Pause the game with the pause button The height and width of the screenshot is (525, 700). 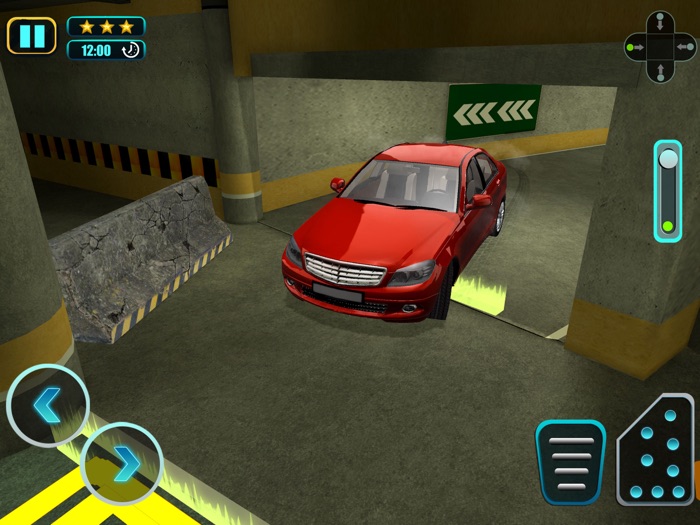(32, 36)
